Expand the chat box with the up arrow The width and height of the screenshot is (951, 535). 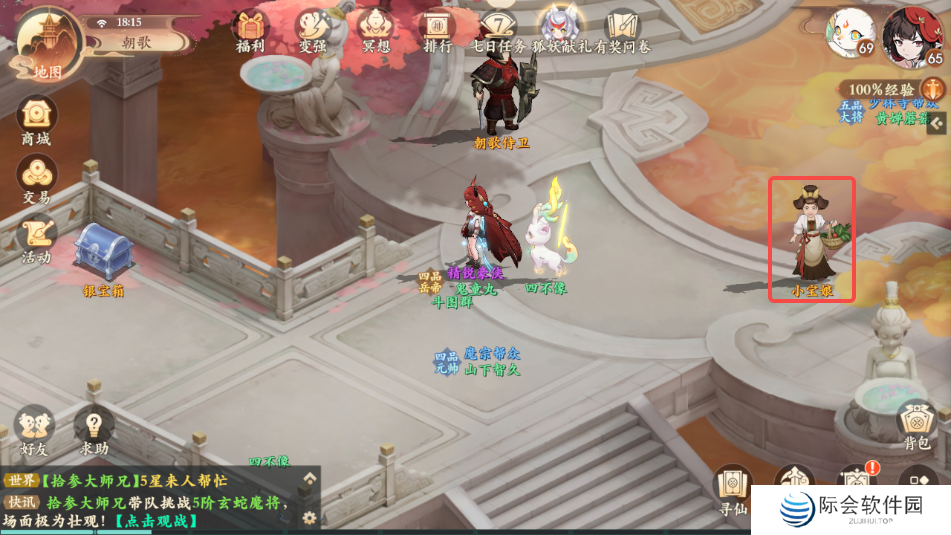coord(310,479)
